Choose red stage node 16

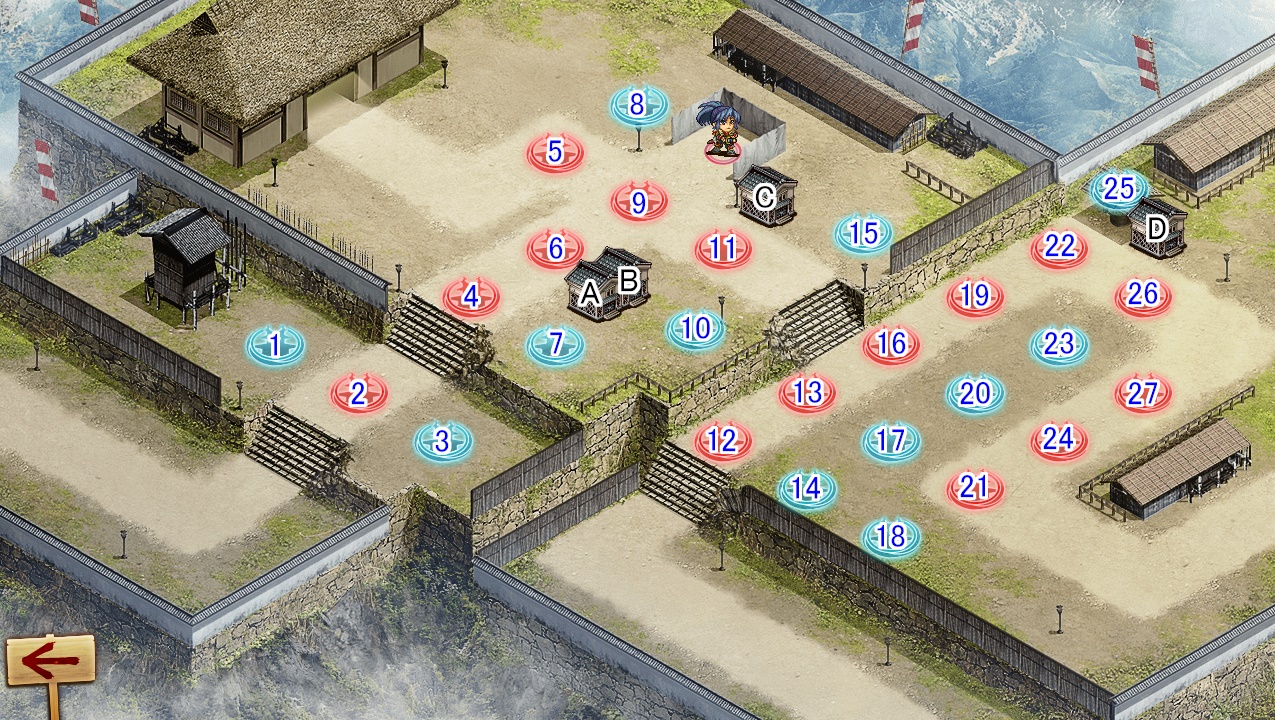tap(891, 344)
